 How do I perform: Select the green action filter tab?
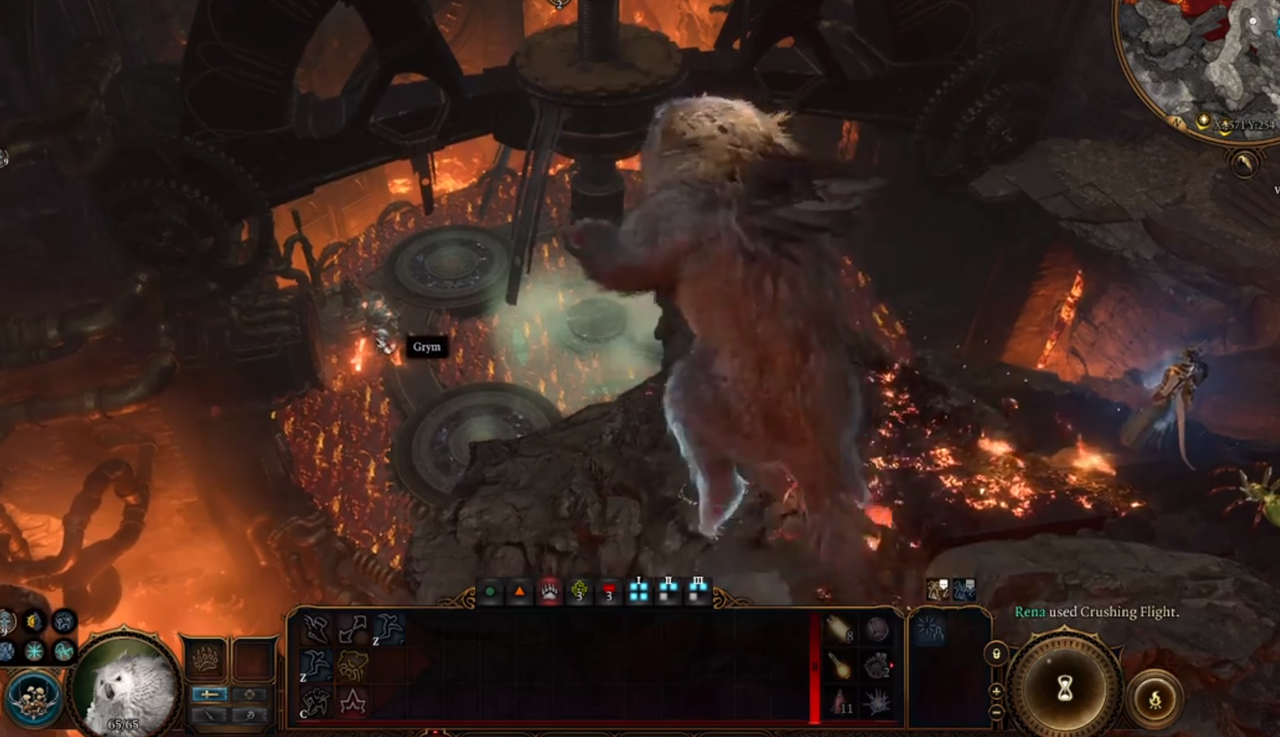click(491, 591)
